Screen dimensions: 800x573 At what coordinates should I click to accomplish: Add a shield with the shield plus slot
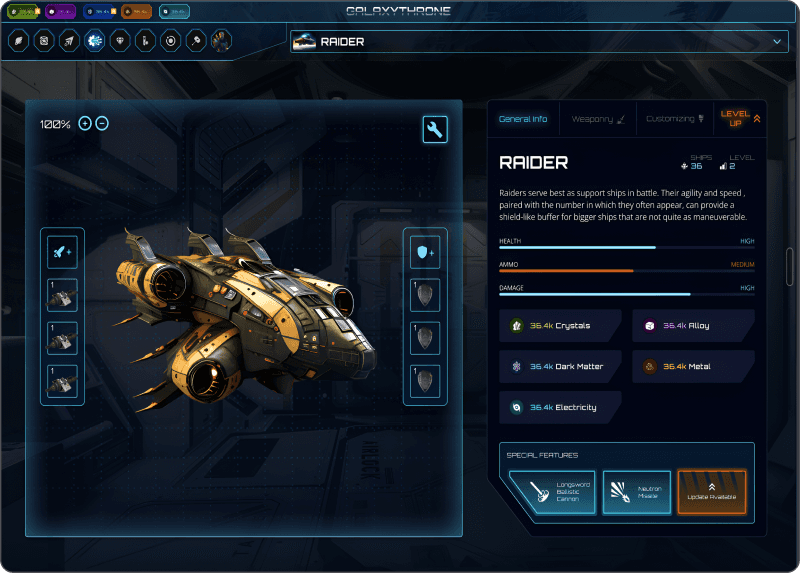pyautogui.click(x=425, y=251)
